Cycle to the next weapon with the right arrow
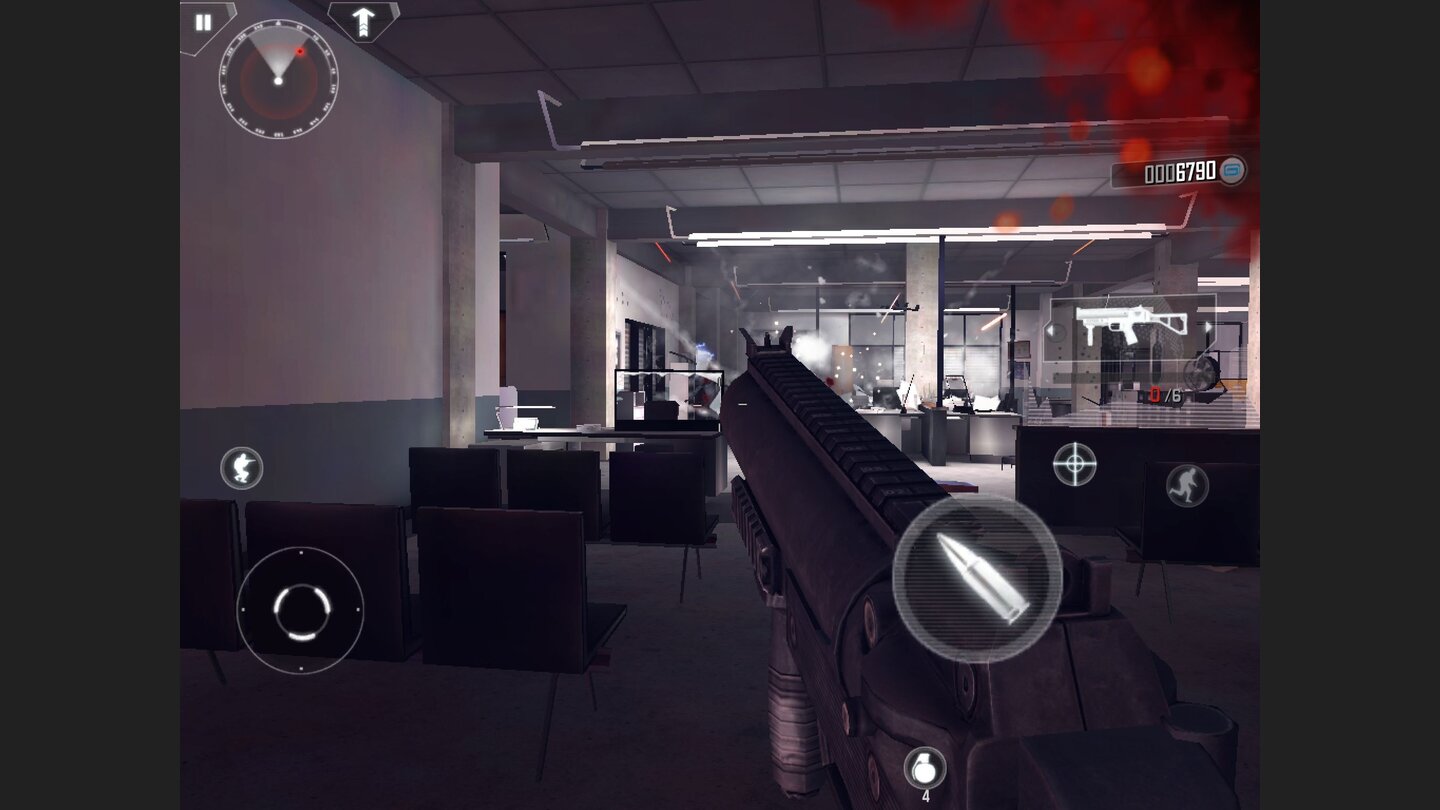 (1208, 326)
